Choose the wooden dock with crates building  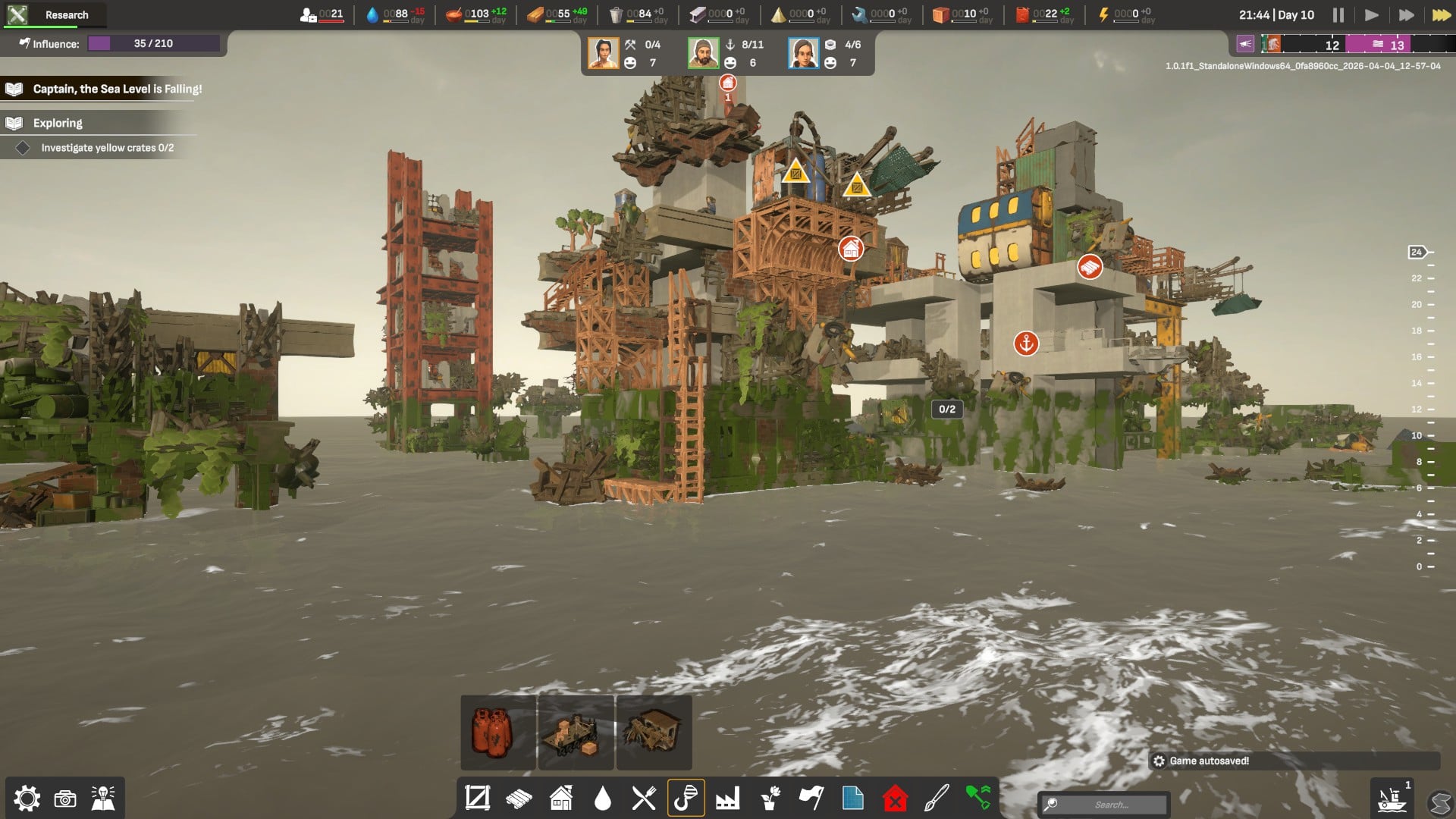point(576,733)
